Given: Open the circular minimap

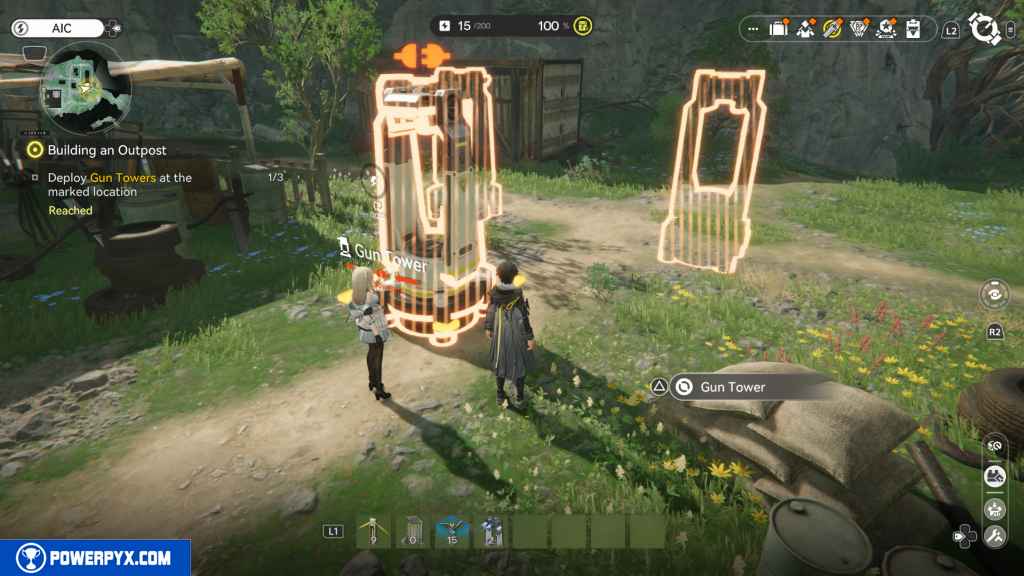Looking at the screenshot, I should point(85,93).
